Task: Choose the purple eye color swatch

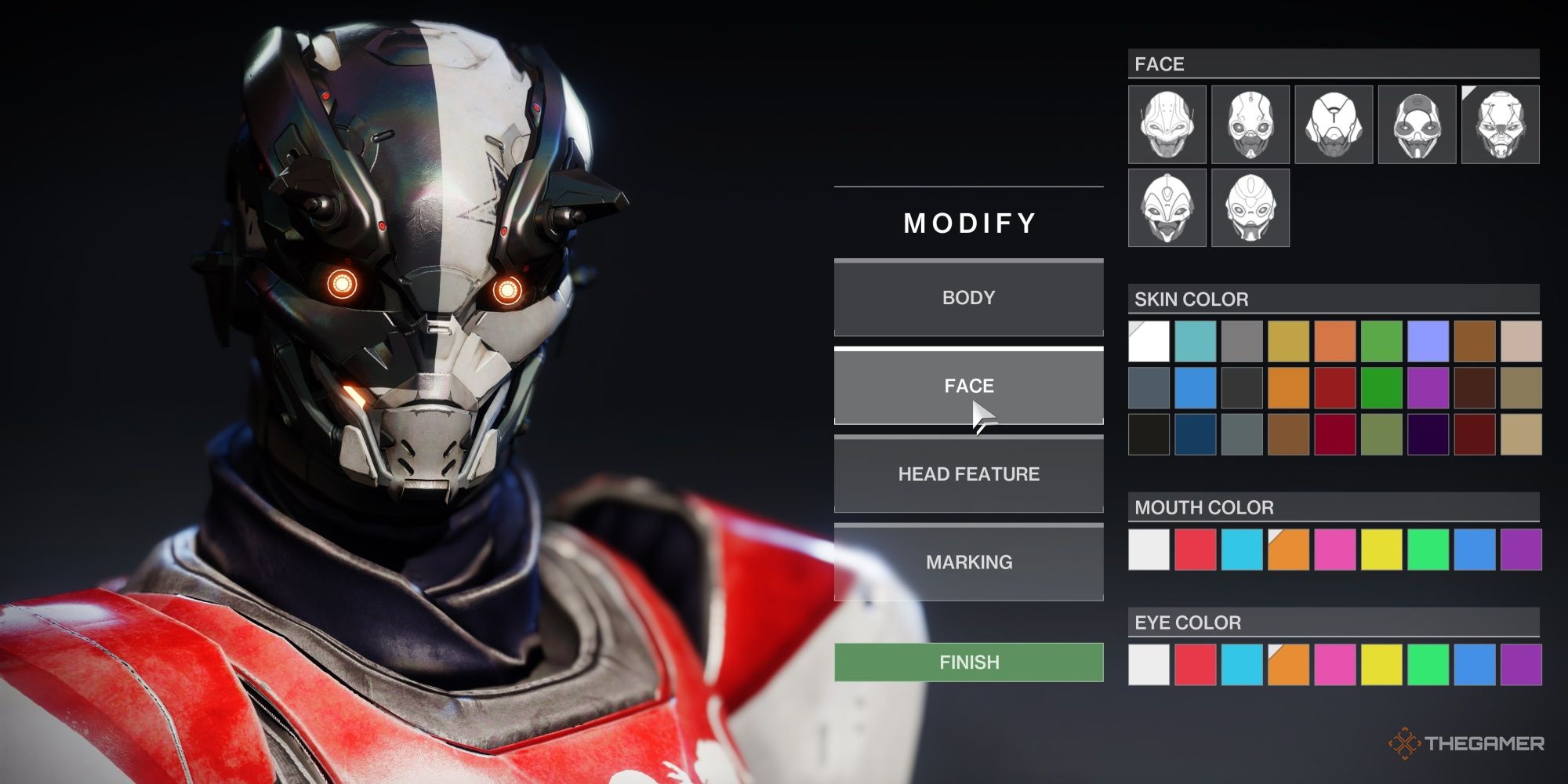Action: tap(1521, 665)
